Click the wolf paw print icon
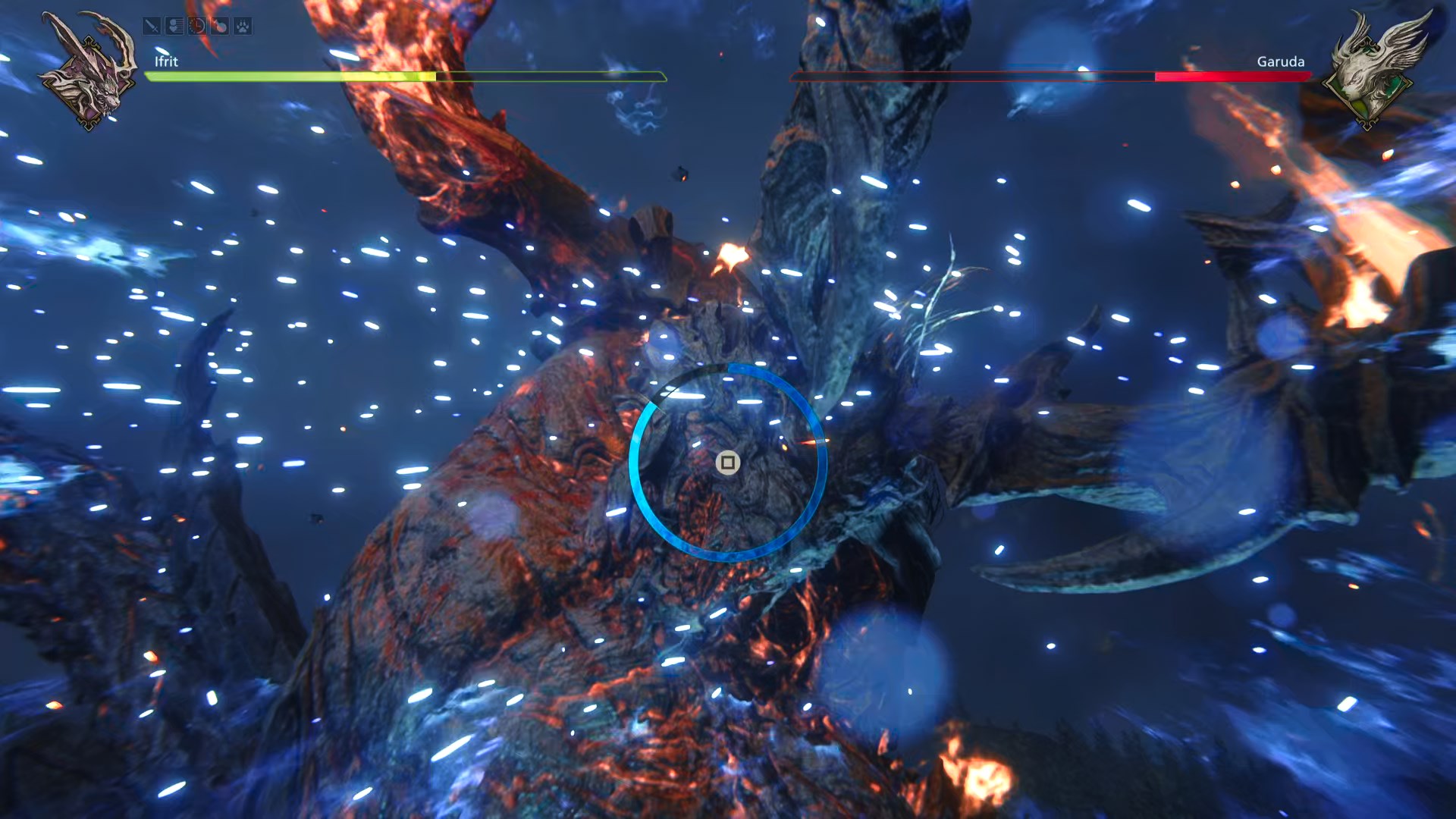 (243, 27)
